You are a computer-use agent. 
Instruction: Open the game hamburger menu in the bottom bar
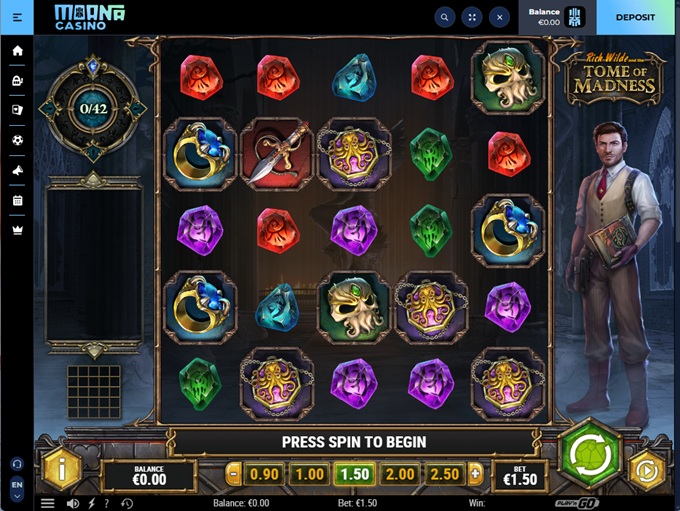47,503
